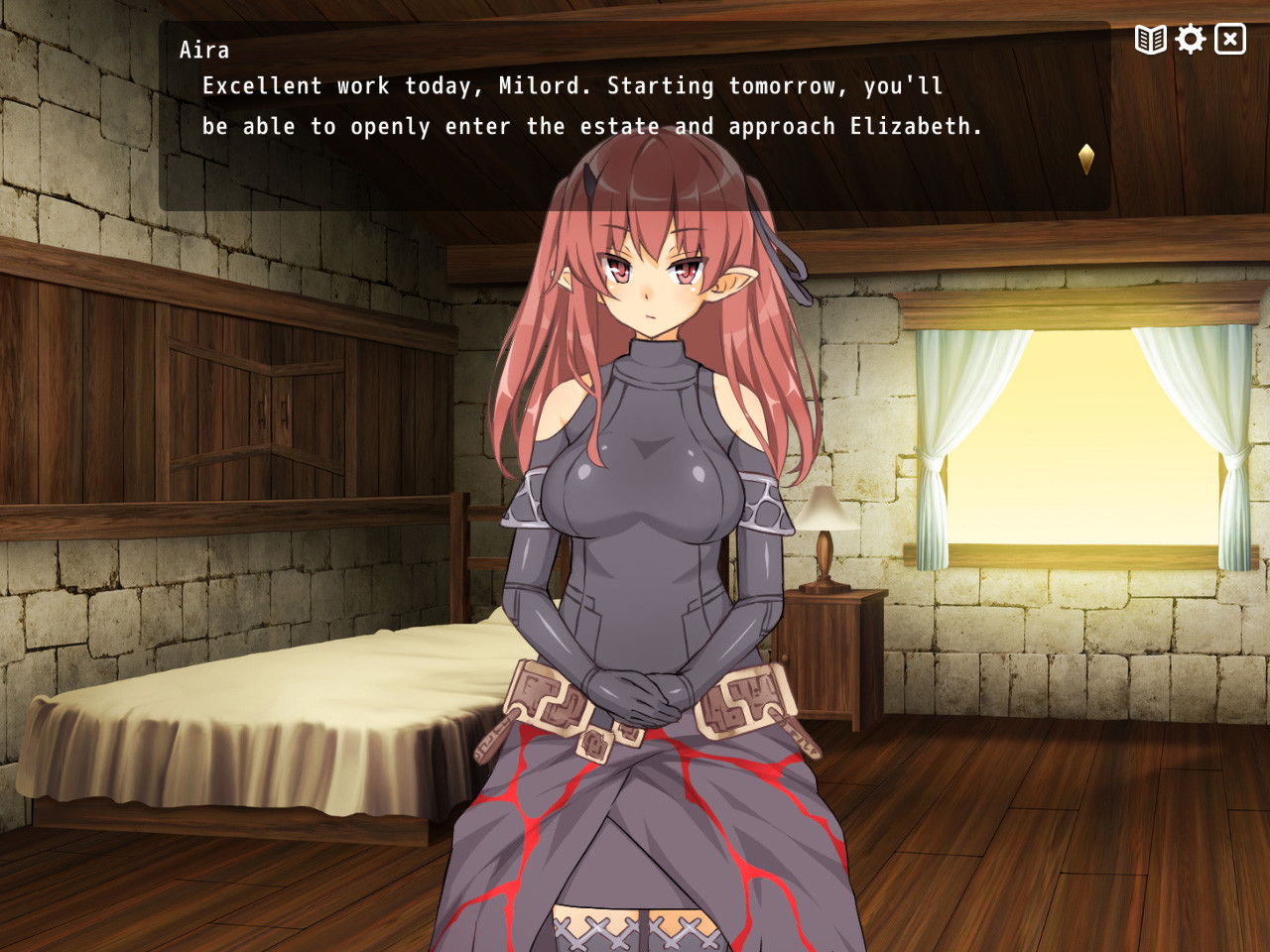This screenshot has width=1270, height=952.
Task: Open the message backlog via the book icon
Action: (x=1149, y=39)
